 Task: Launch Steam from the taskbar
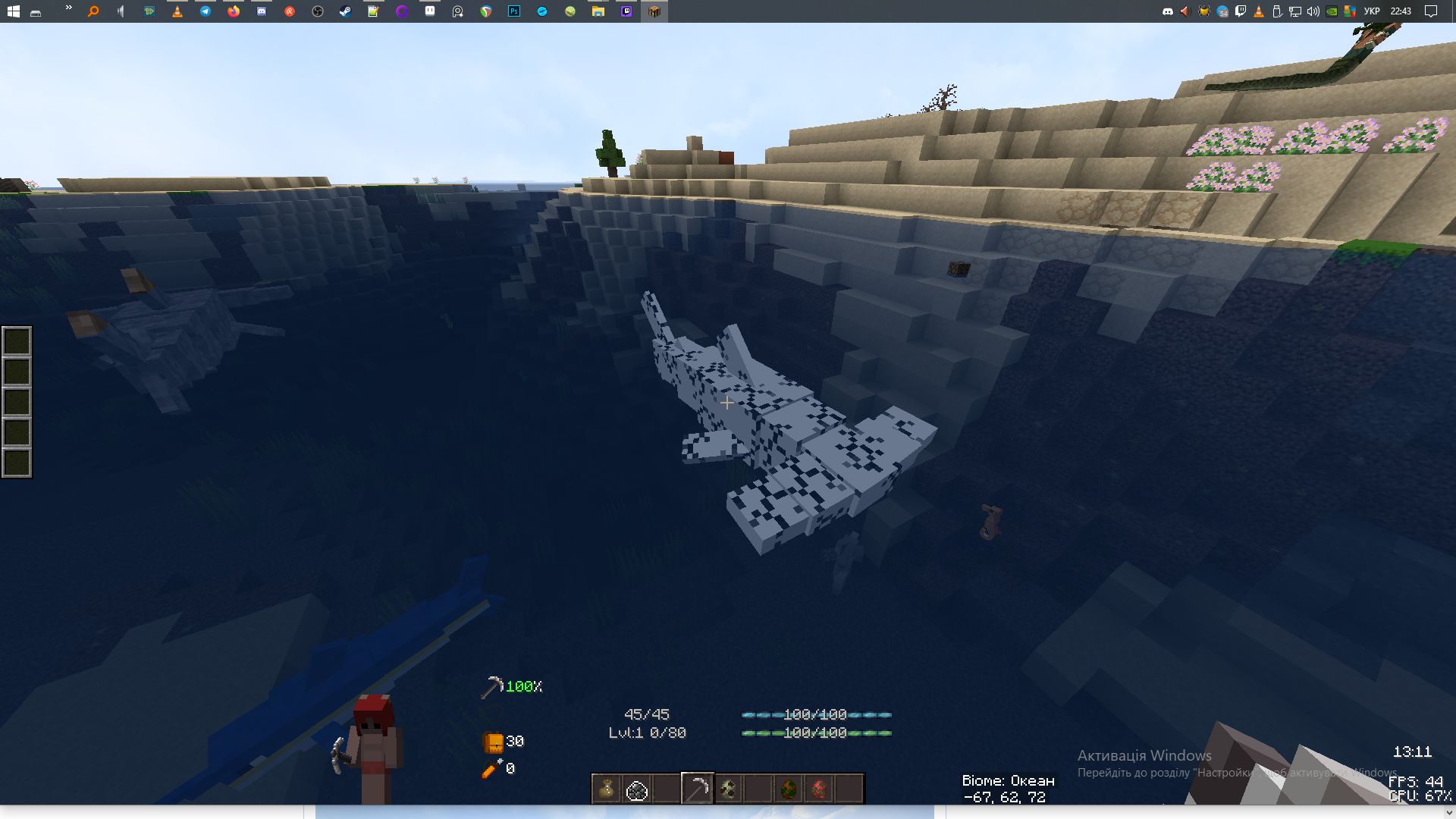coord(344,11)
